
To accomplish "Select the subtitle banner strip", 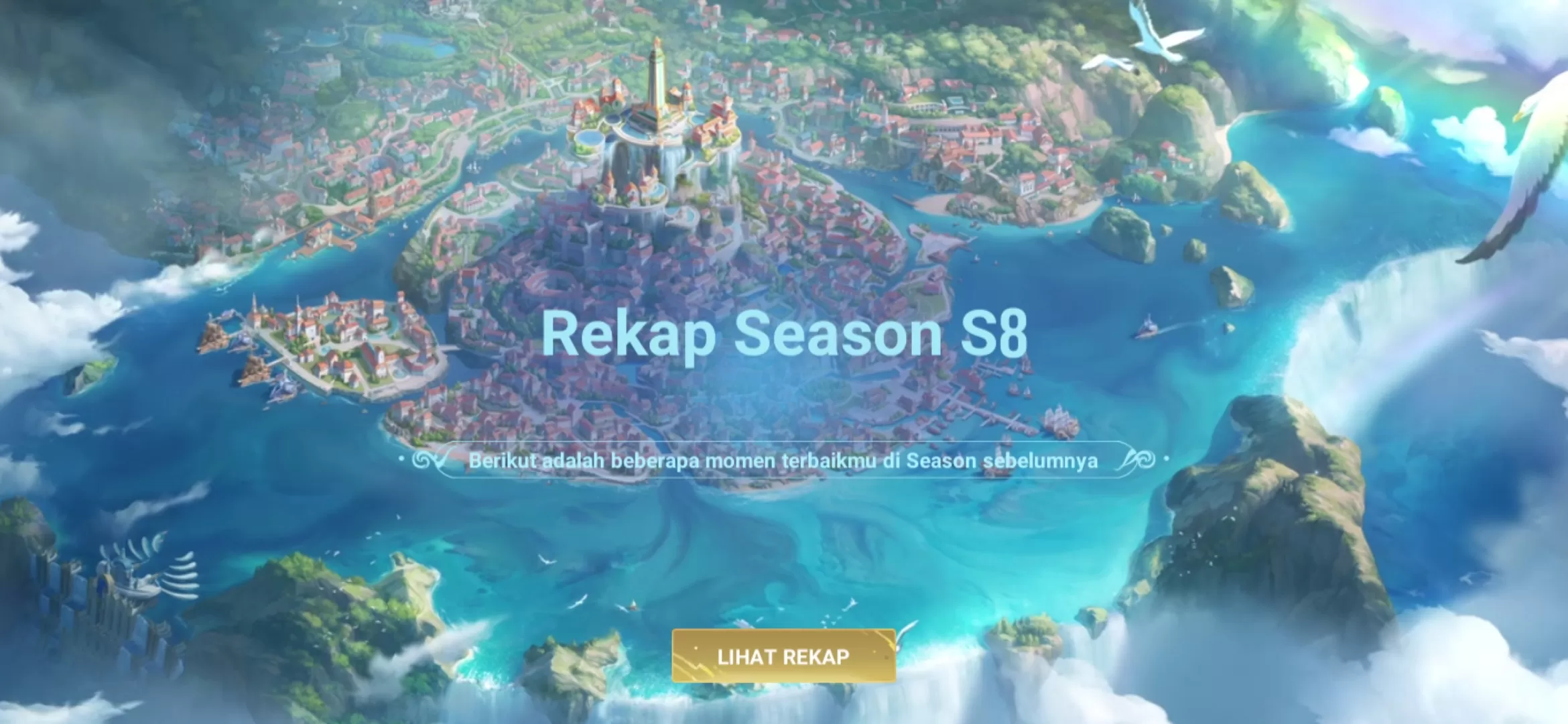I will pos(784,459).
